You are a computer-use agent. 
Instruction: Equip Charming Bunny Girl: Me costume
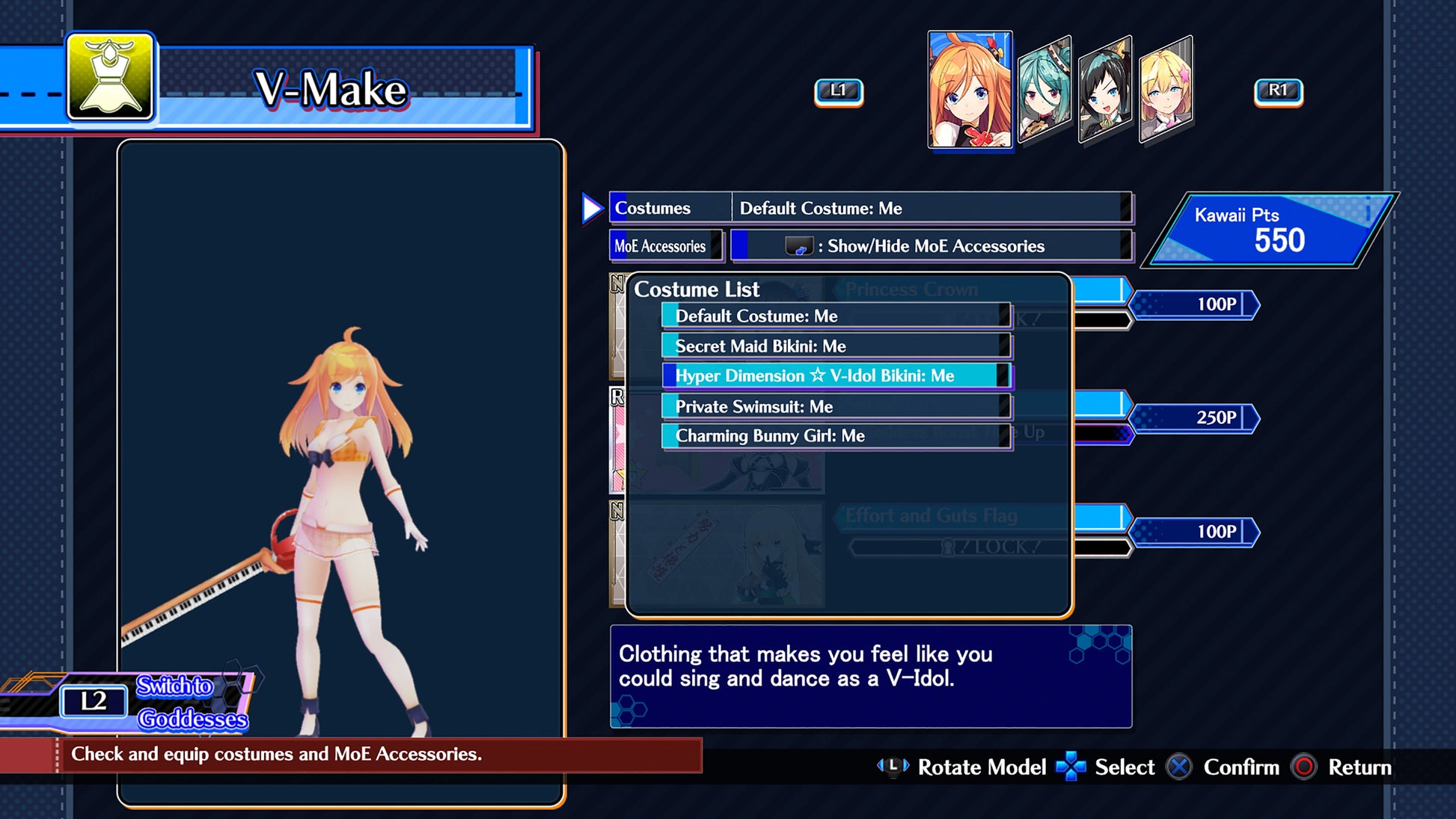pyautogui.click(x=835, y=436)
